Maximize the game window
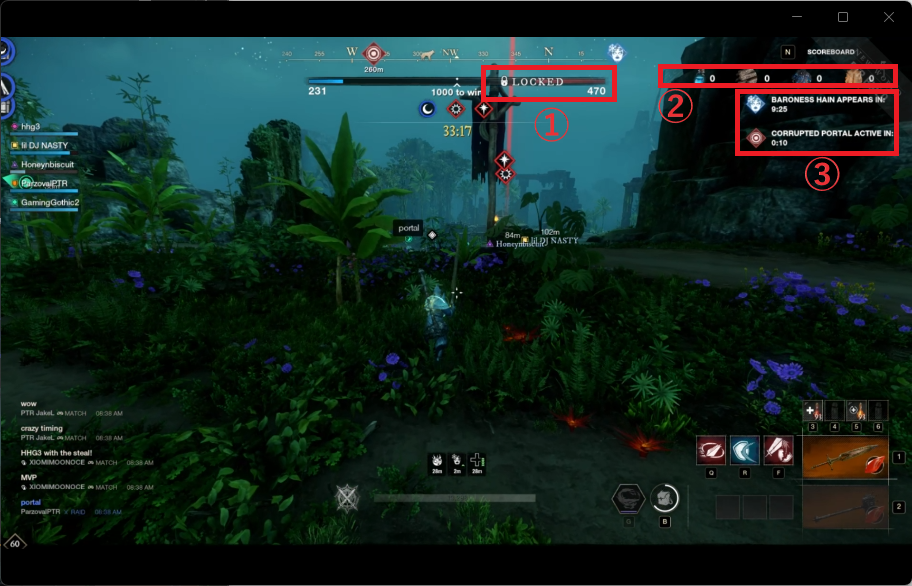The width and height of the screenshot is (912, 586). 843,17
